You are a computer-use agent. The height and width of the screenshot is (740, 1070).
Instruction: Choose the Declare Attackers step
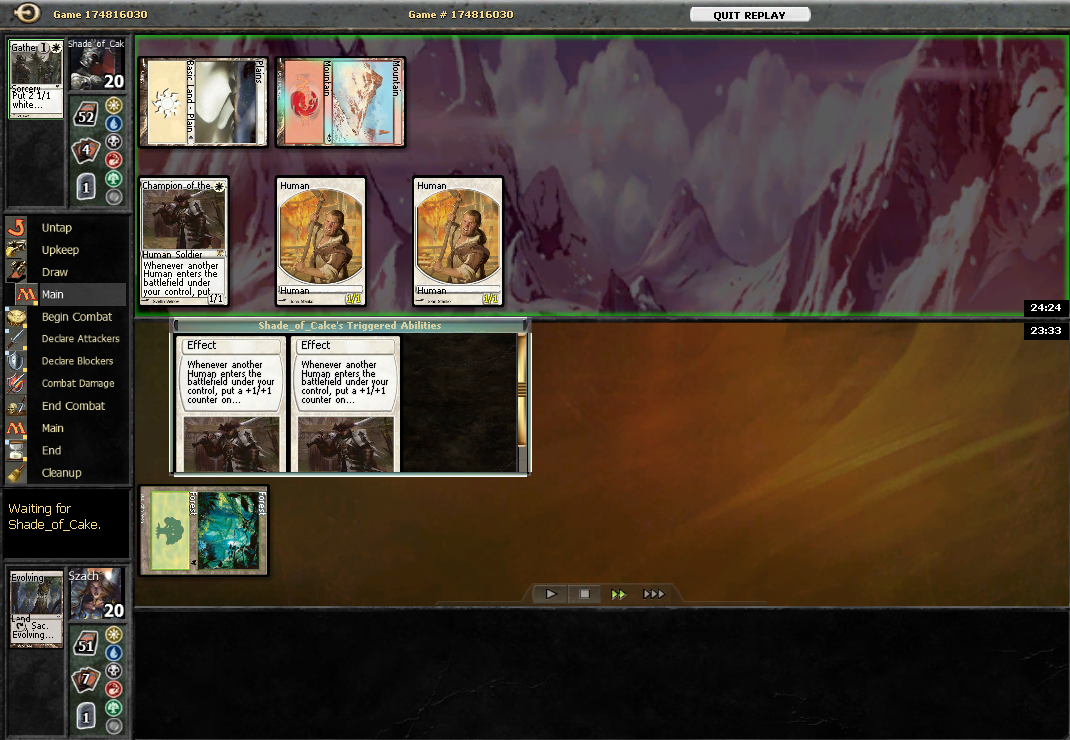[x=80, y=339]
